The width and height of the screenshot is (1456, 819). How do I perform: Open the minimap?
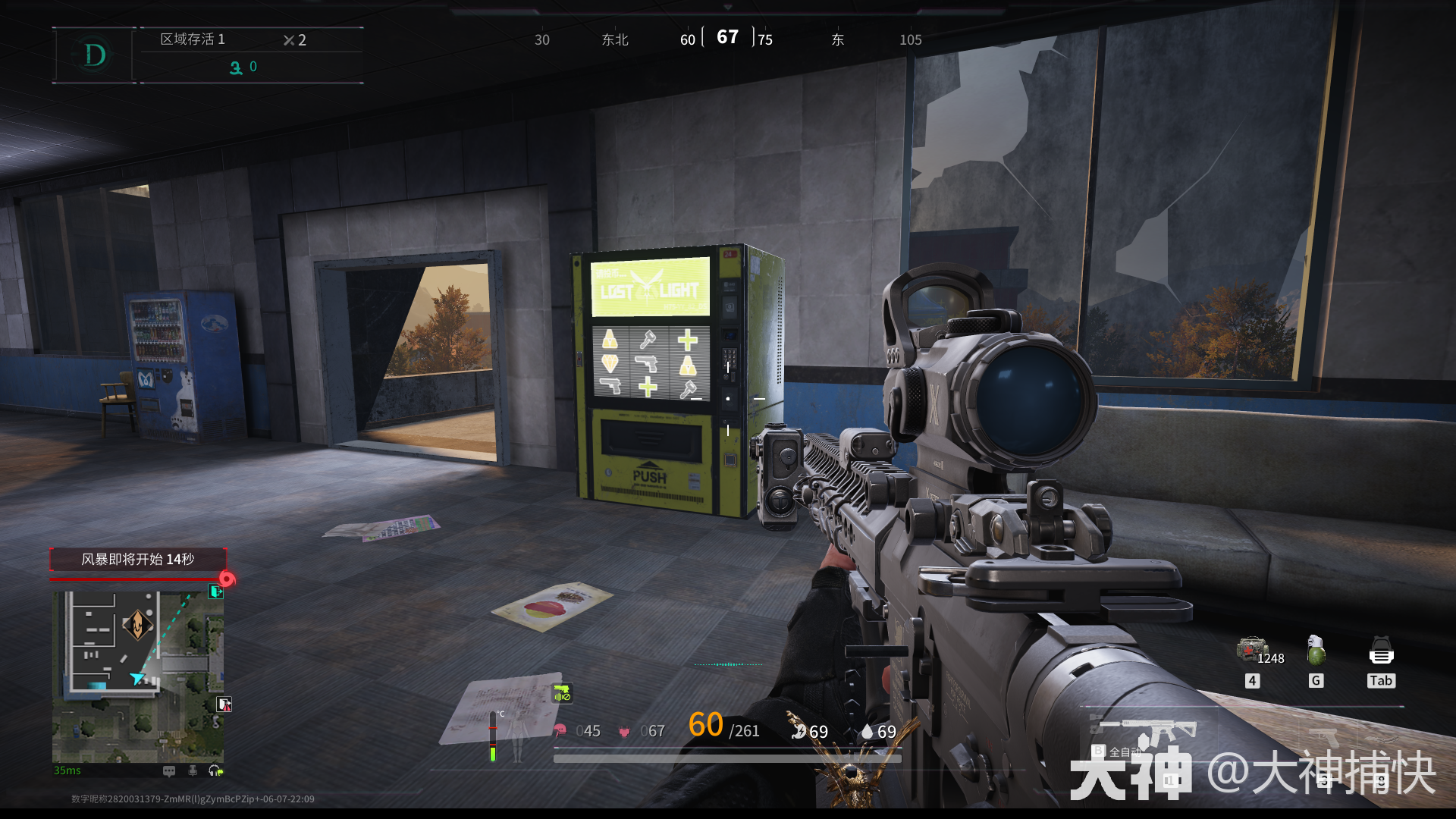[137, 676]
